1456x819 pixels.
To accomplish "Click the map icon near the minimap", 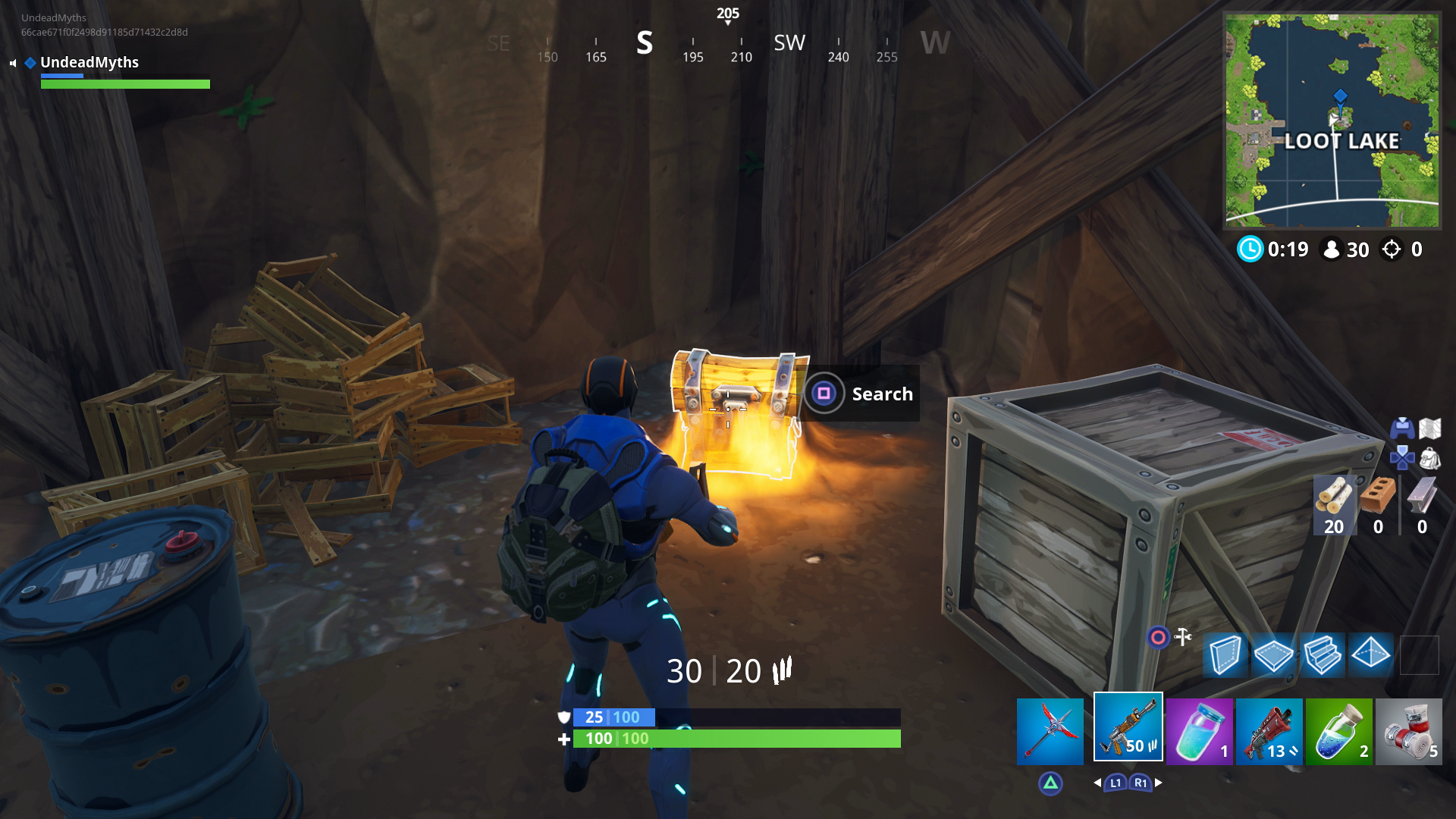I will click(1429, 428).
